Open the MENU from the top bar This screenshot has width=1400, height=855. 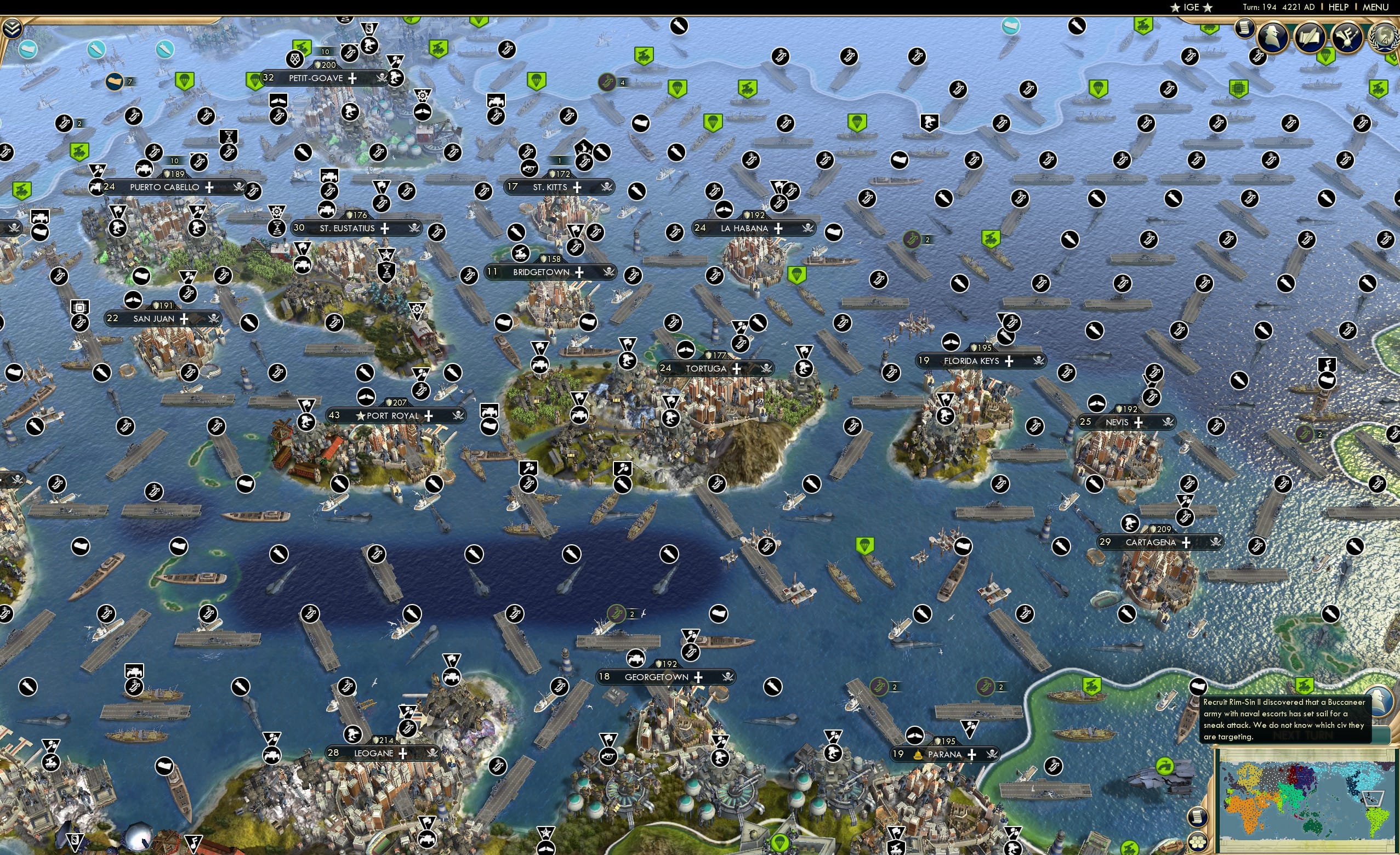pyautogui.click(x=1374, y=7)
